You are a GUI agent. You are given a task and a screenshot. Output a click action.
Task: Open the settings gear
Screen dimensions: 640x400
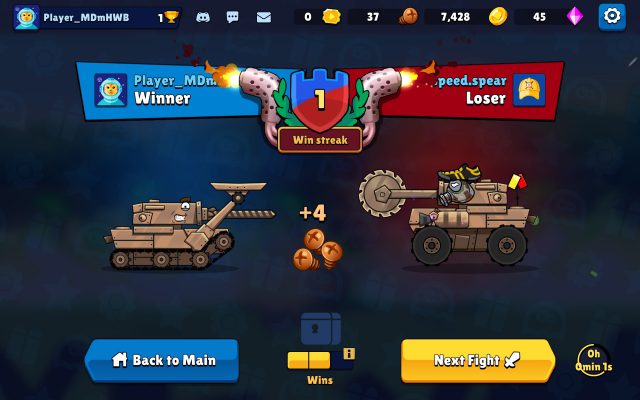611,16
